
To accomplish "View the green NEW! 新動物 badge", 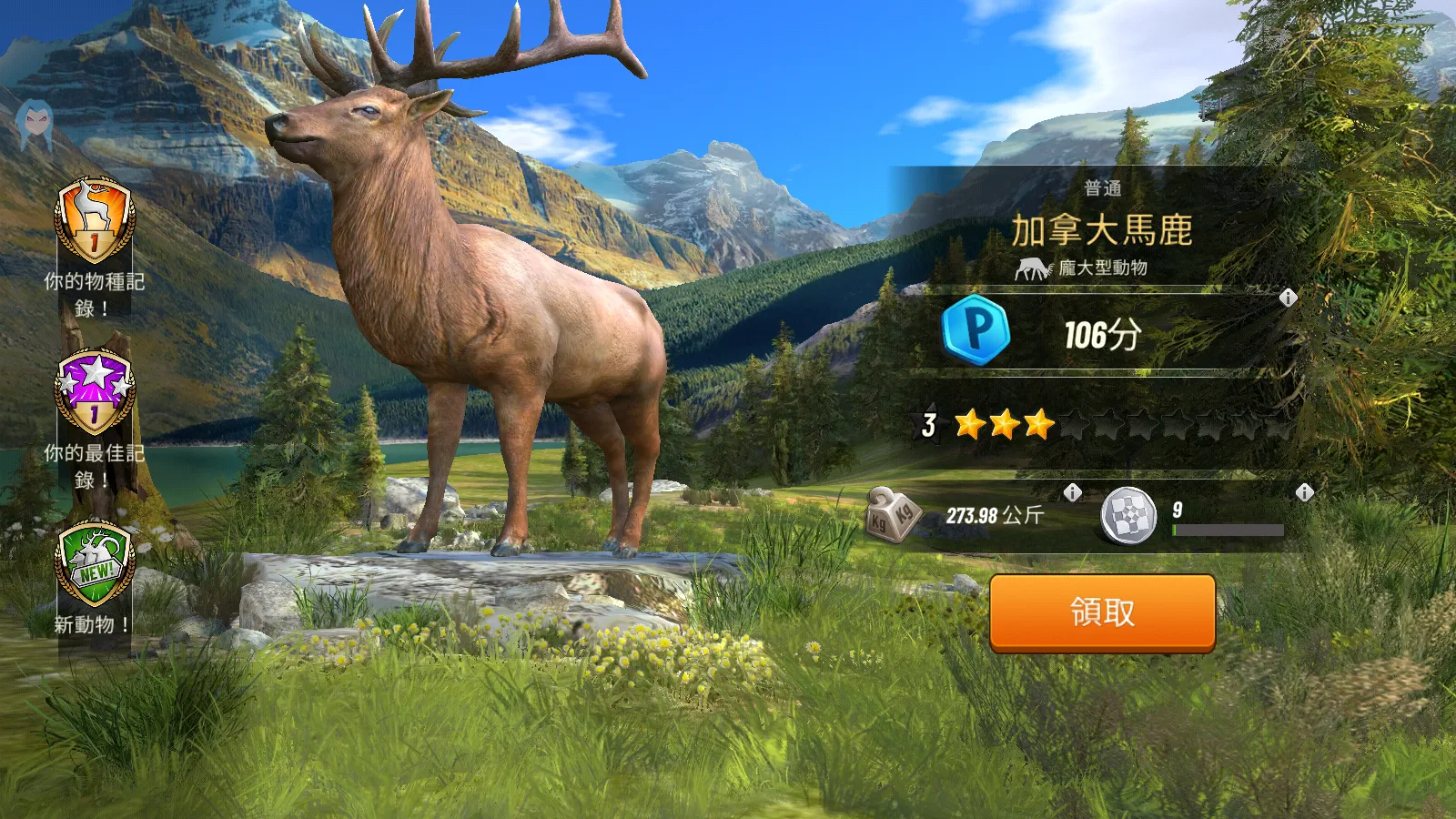I will 95,564.
